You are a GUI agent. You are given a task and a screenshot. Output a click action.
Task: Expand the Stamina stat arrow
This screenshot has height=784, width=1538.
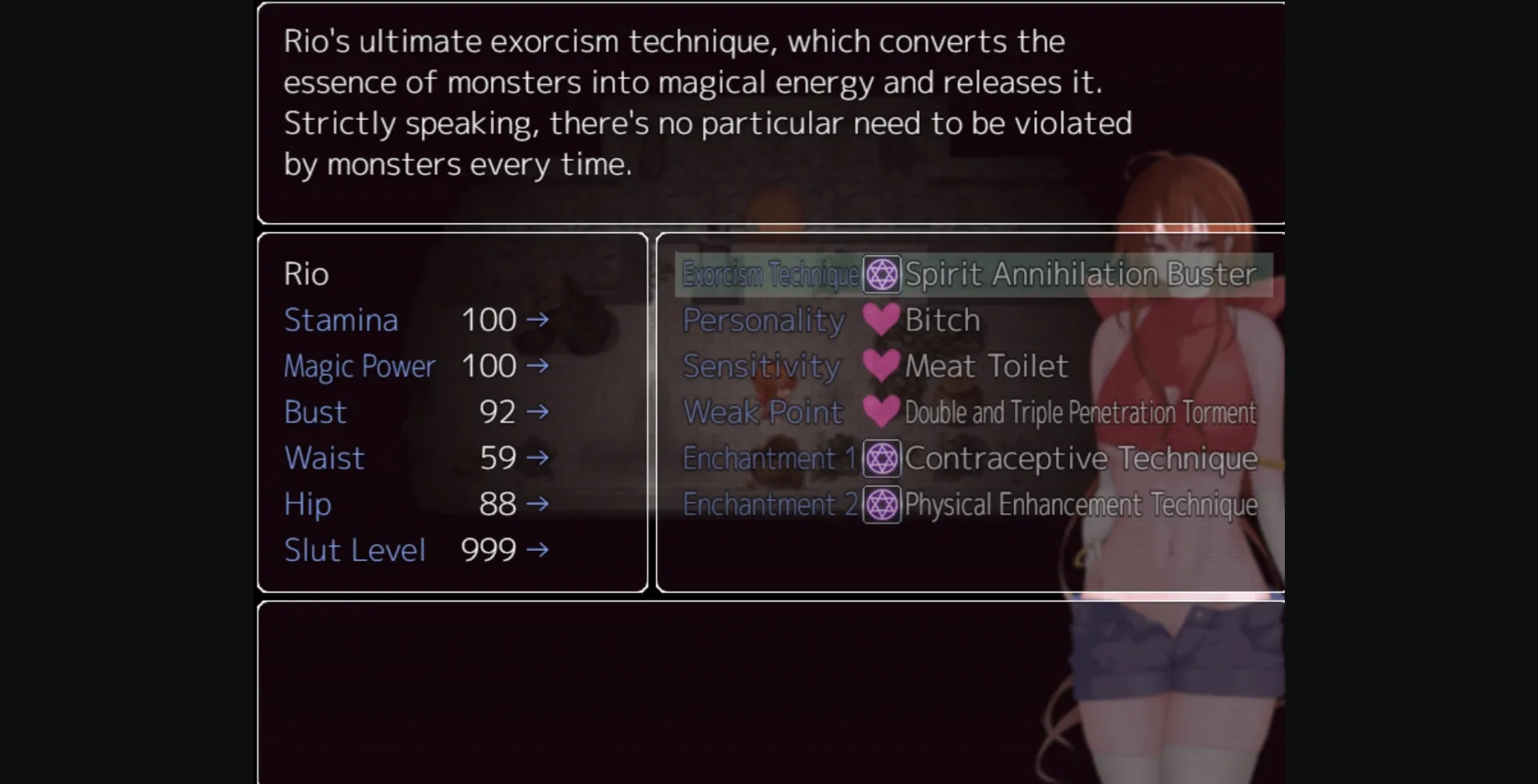click(x=538, y=320)
